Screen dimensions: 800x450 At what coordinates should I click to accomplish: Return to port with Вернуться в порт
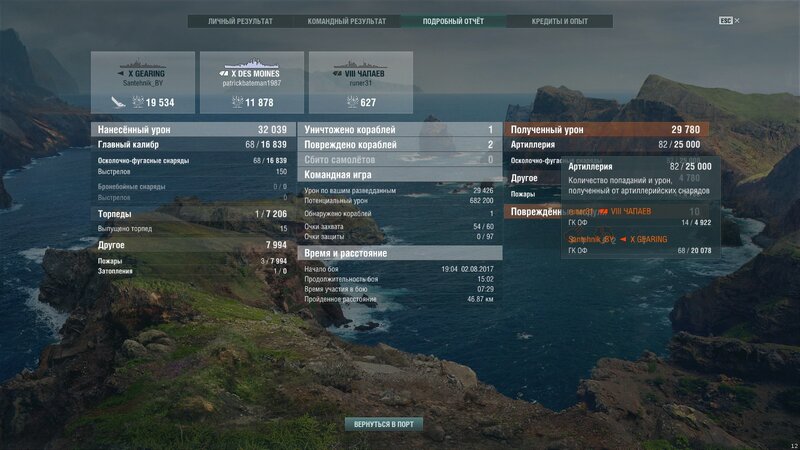coord(383,424)
